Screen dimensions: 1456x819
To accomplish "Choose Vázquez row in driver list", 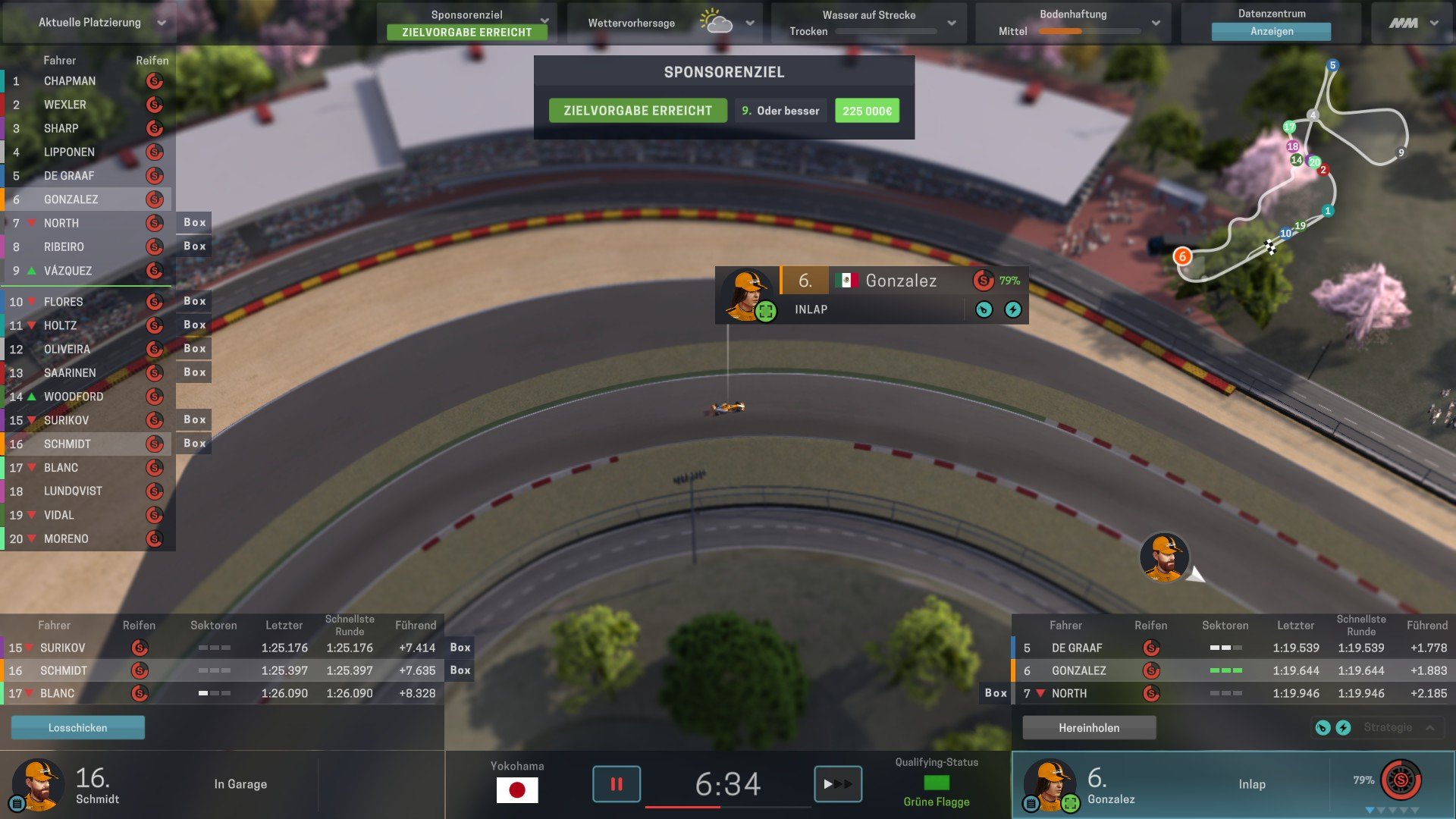I will [x=68, y=271].
